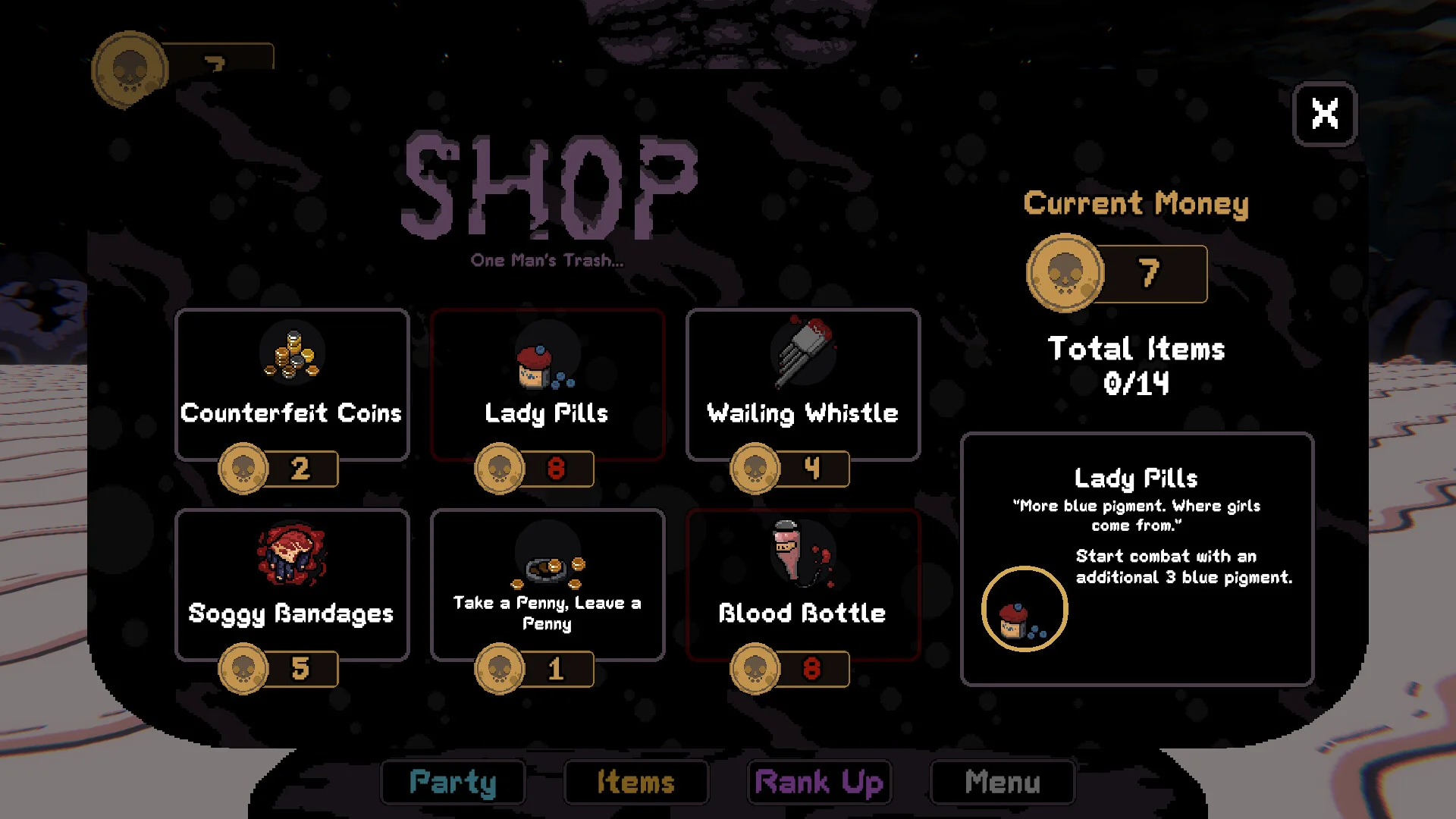Viewport: 1456px width, 819px height.
Task: Buy the Counterfeit Coins item
Action: pyautogui.click(x=292, y=384)
